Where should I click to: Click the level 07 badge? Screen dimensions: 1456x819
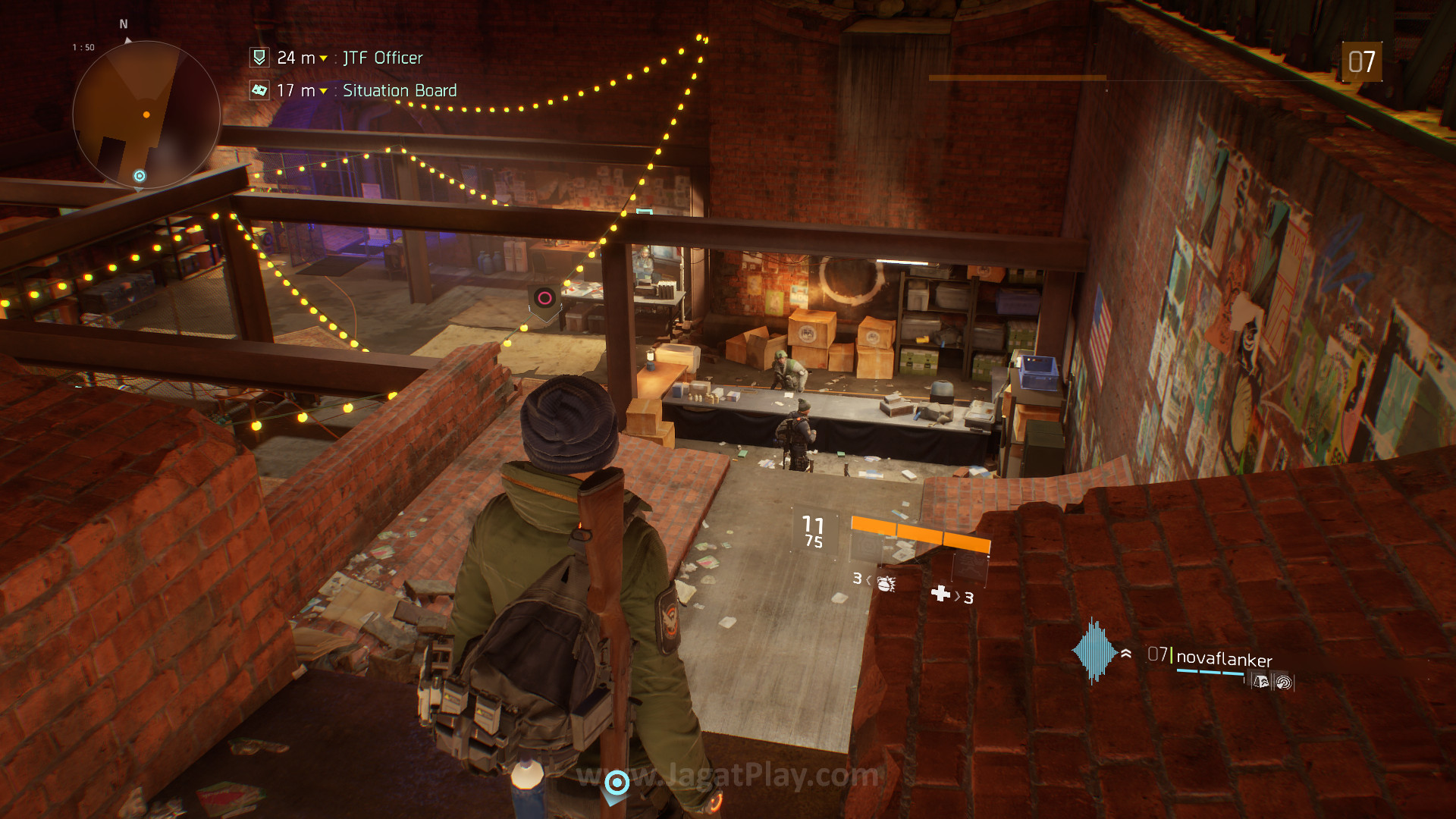coord(1361,61)
